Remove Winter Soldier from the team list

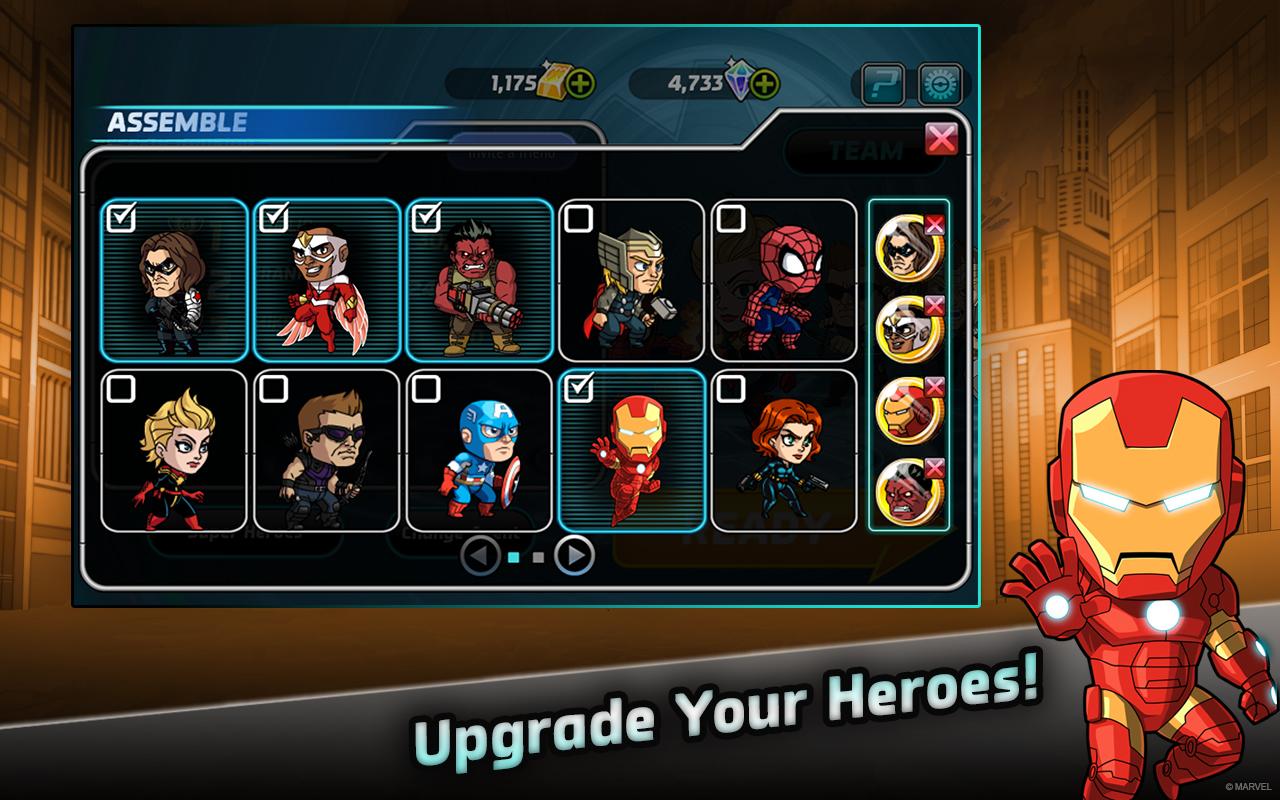(935, 225)
